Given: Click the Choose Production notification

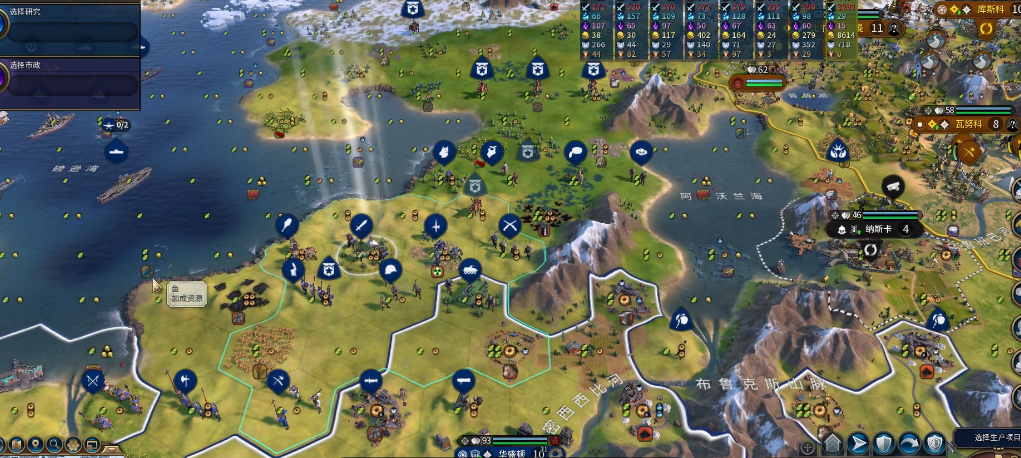Looking at the screenshot, I should [x=984, y=438].
